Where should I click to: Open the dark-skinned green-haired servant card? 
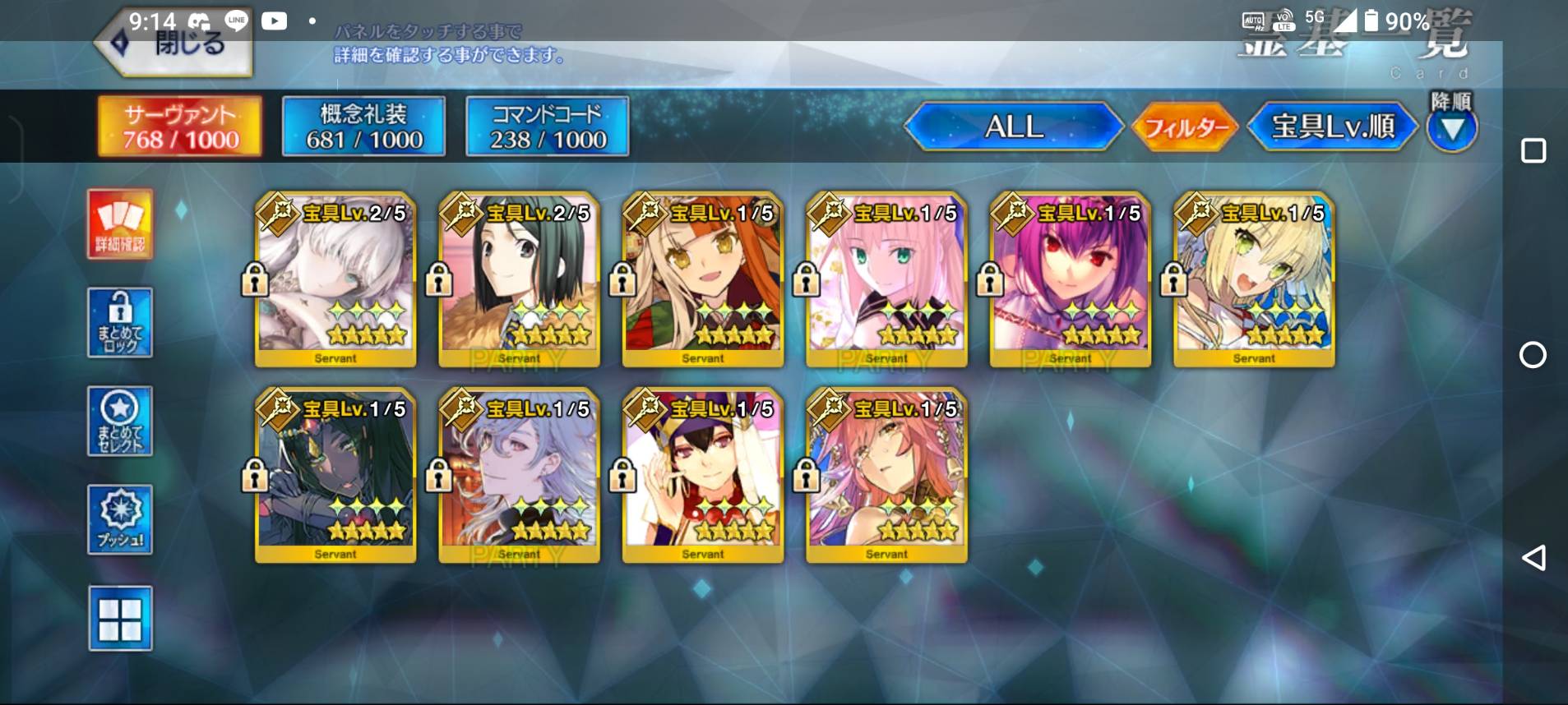(335, 475)
